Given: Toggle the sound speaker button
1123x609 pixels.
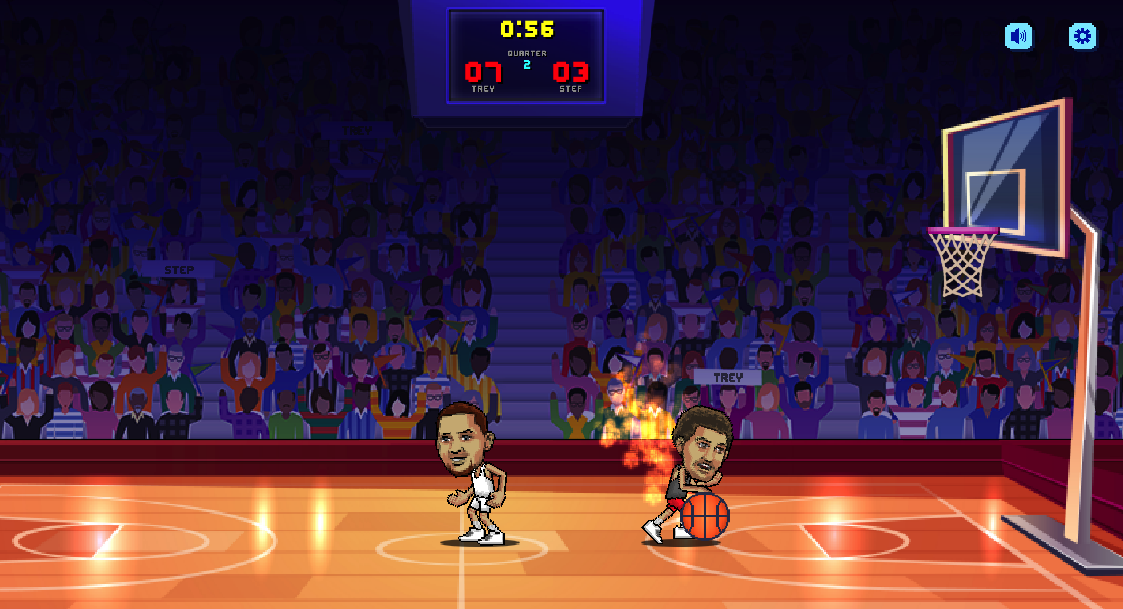Looking at the screenshot, I should pyautogui.click(x=1019, y=37).
